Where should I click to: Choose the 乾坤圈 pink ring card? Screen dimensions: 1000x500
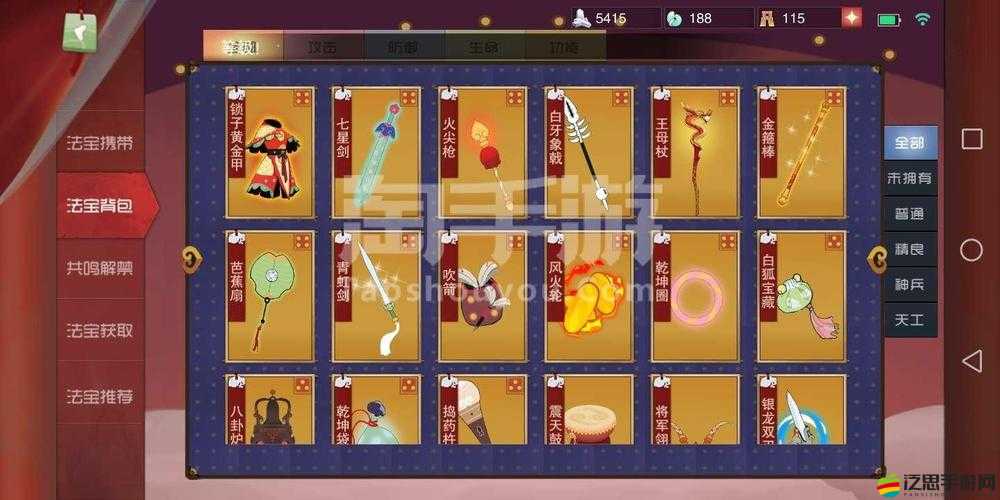point(695,296)
